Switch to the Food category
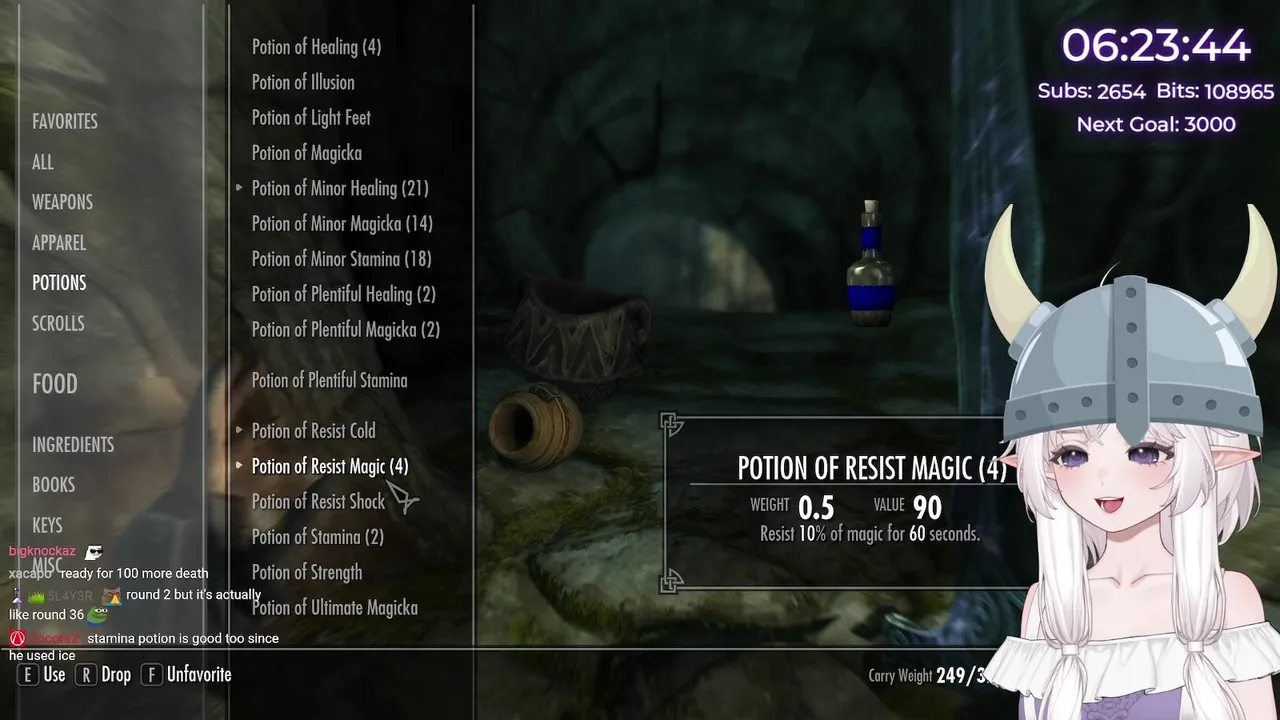This screenshot has height=720, width=1280. pos(55,384)
